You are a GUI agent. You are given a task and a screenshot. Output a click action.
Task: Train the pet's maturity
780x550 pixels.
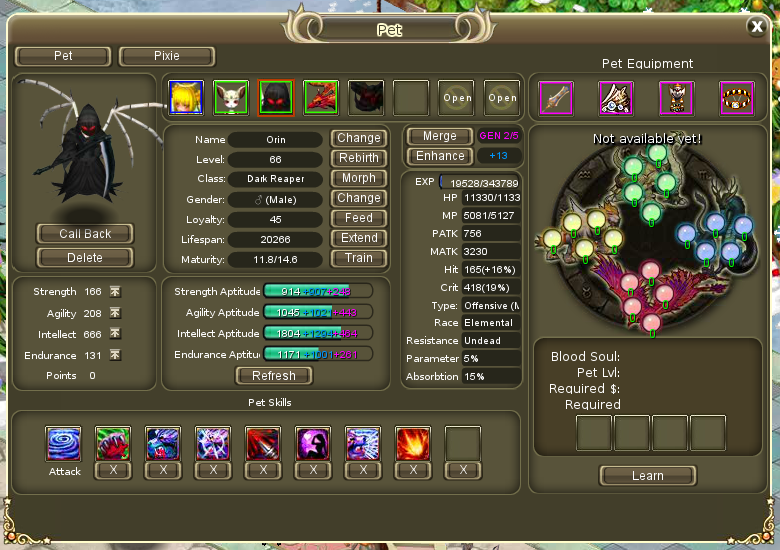[358, 258]
